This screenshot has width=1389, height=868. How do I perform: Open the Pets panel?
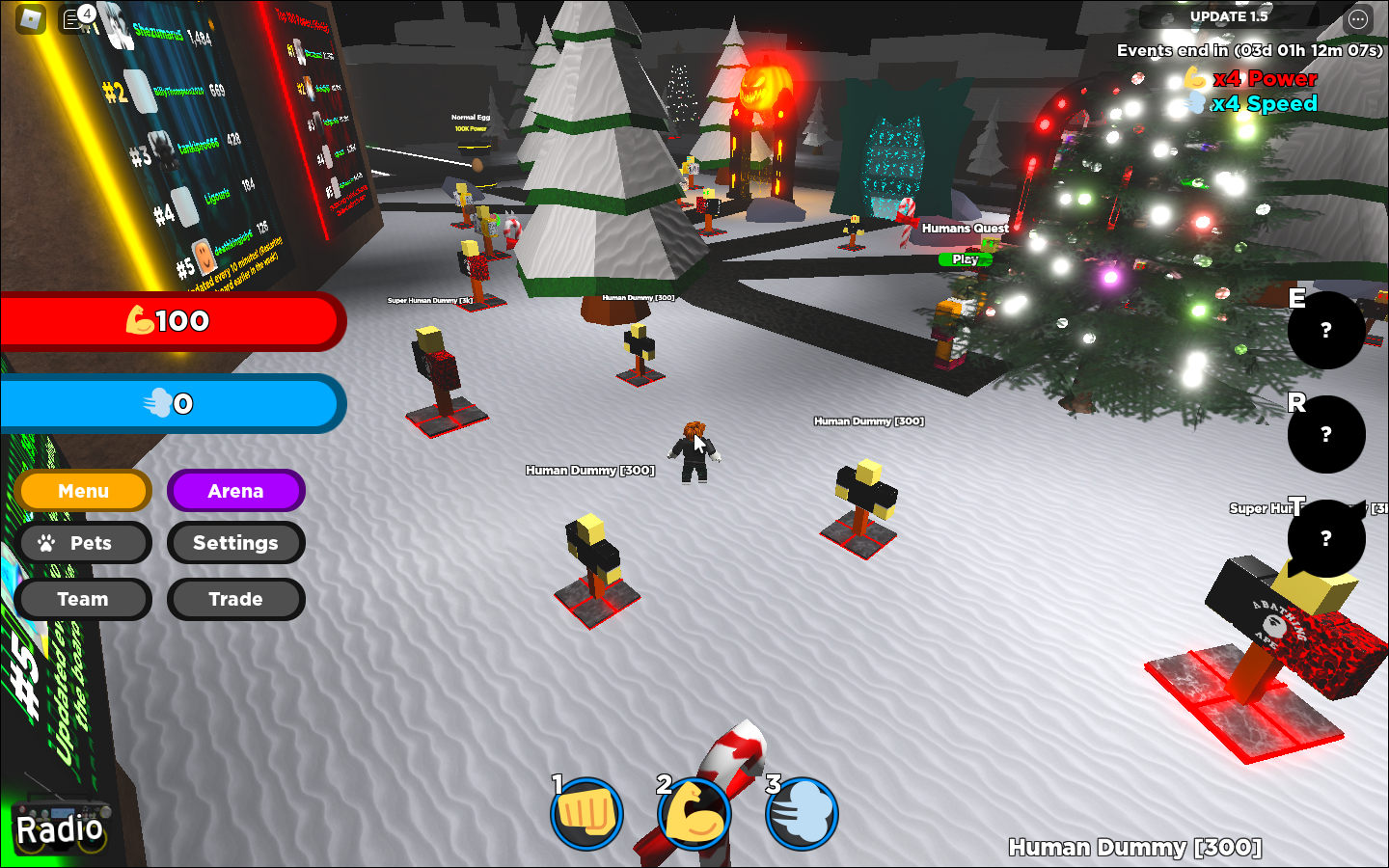tap(83, 543)
